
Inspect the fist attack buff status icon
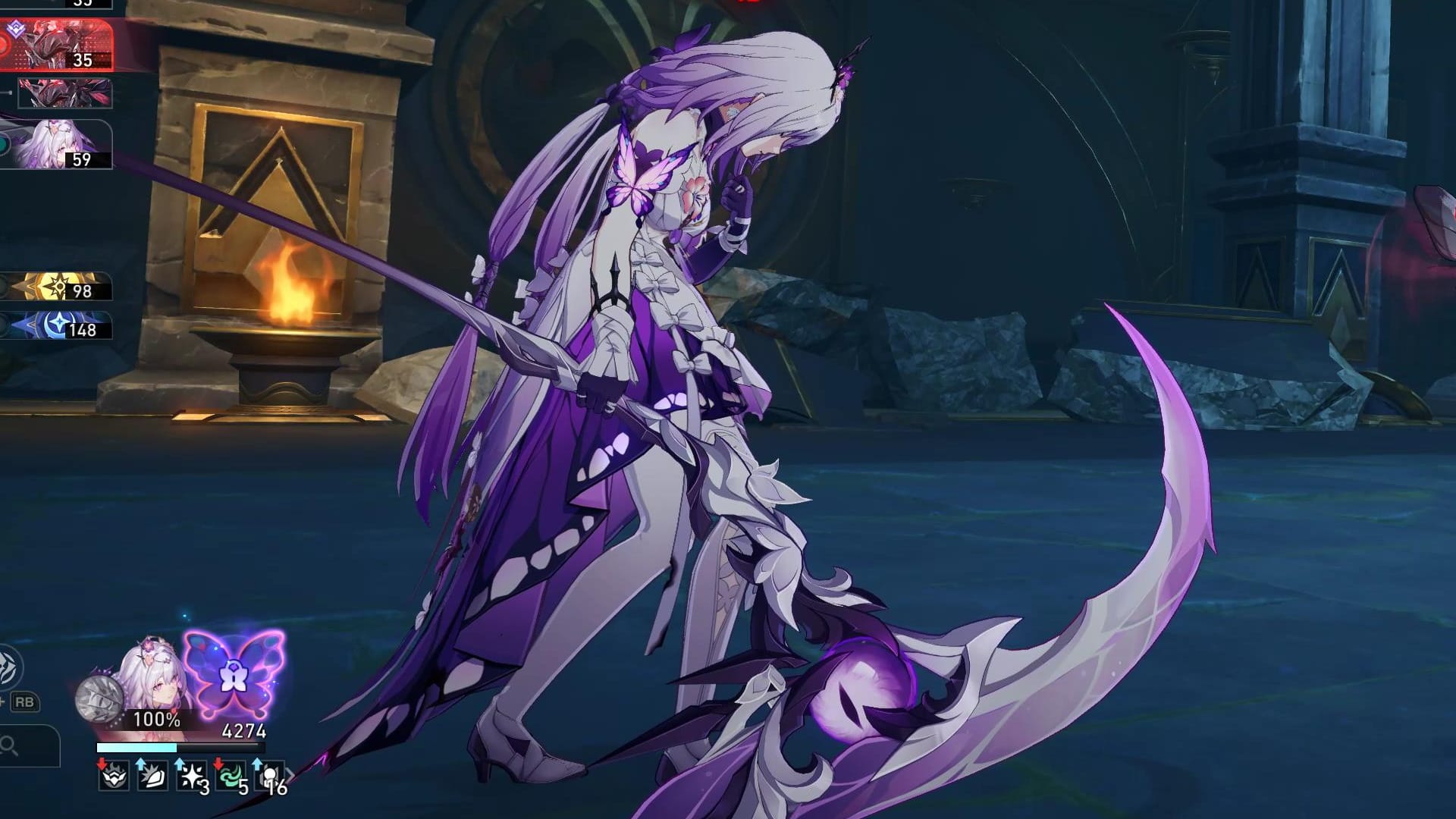(152, 776)
